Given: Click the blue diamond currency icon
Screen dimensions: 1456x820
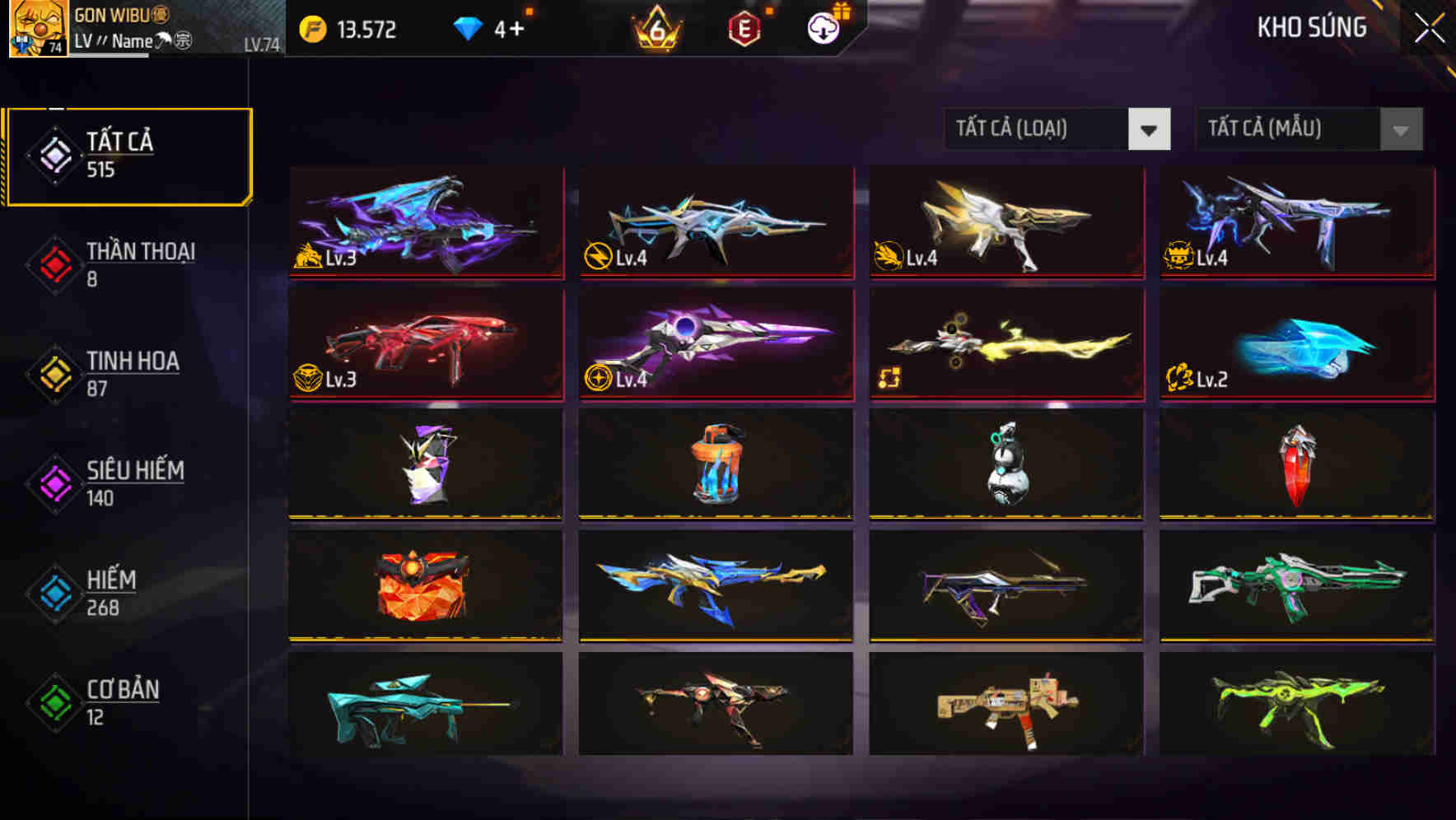Looking at the screenshot, I should [x=468, y=28].
